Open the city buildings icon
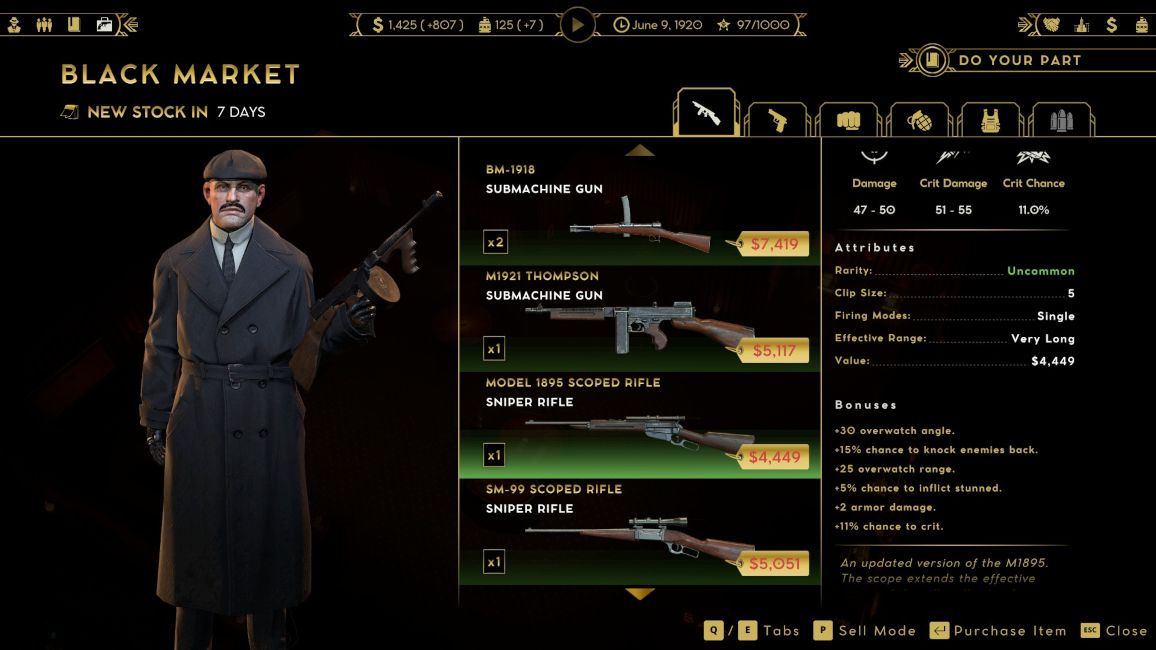 pos(1081,24)
